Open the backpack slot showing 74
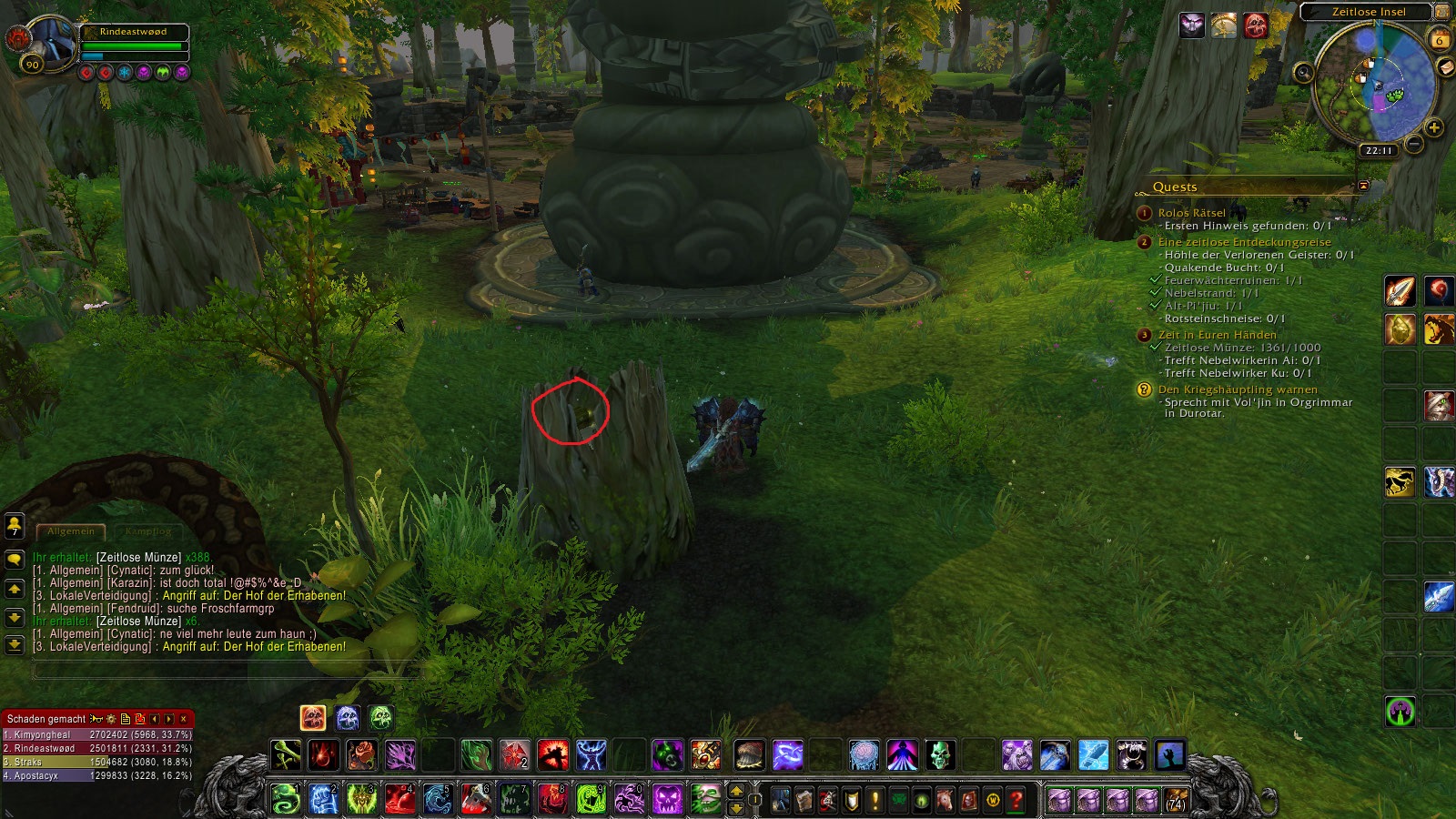 click(x=1176, y=800)
